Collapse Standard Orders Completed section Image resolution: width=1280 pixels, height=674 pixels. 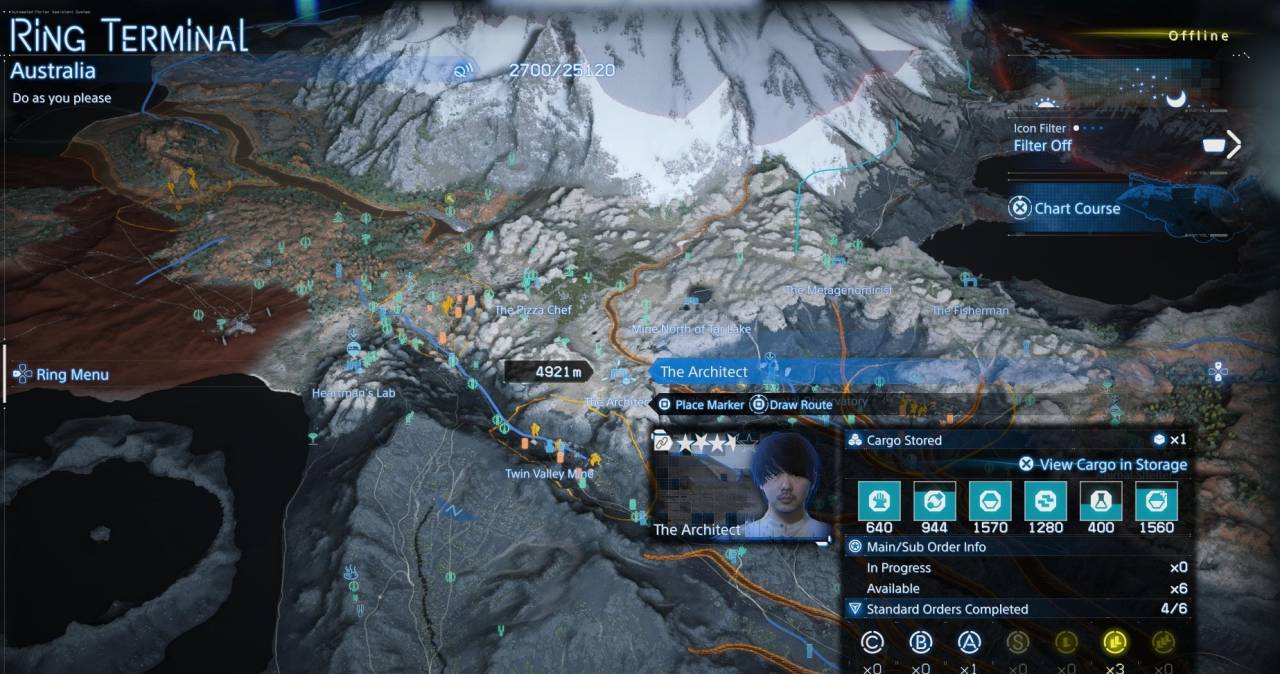(x=854, y=609)
